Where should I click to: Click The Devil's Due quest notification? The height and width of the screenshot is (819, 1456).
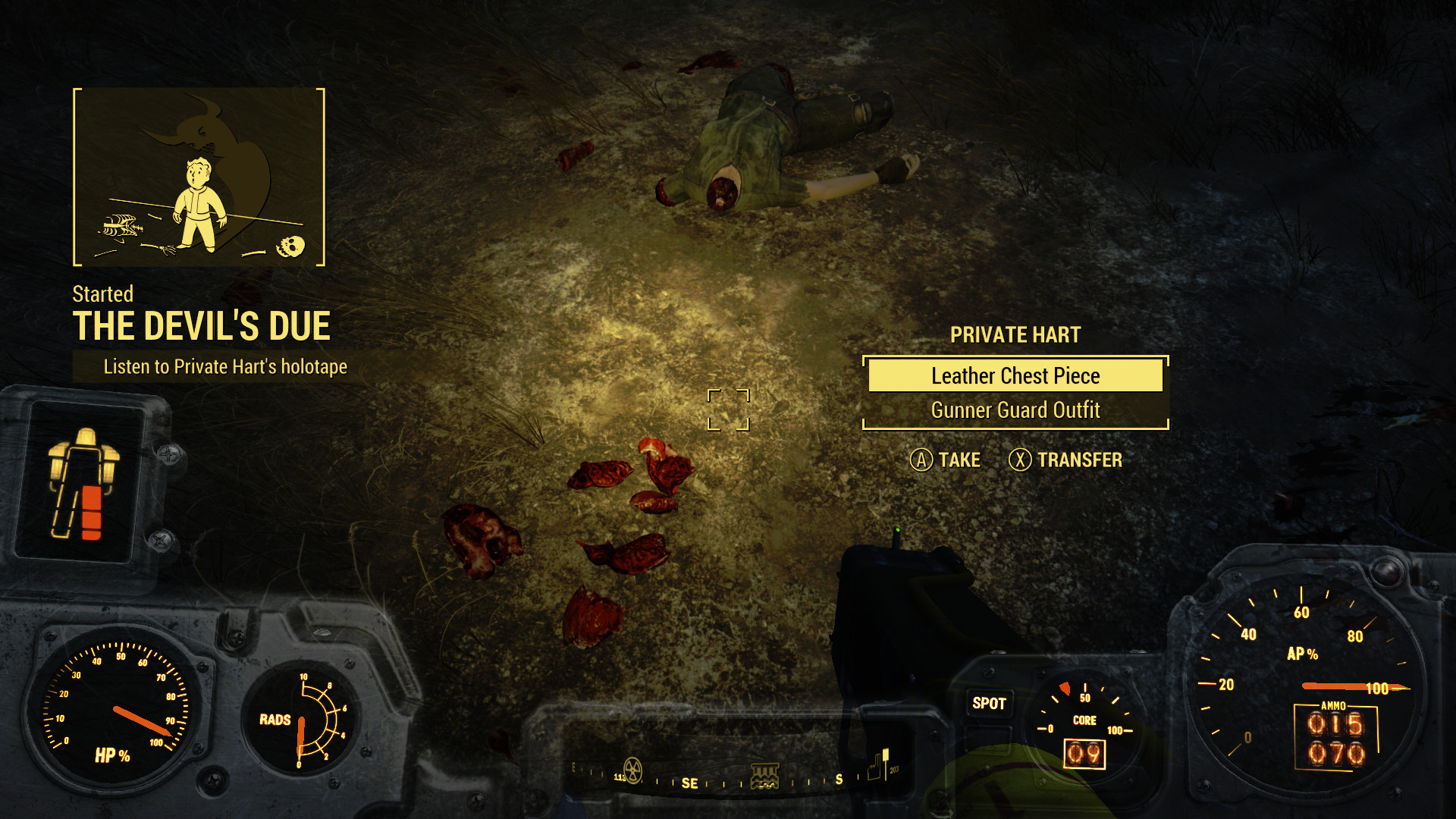click(x=201, y=326)
